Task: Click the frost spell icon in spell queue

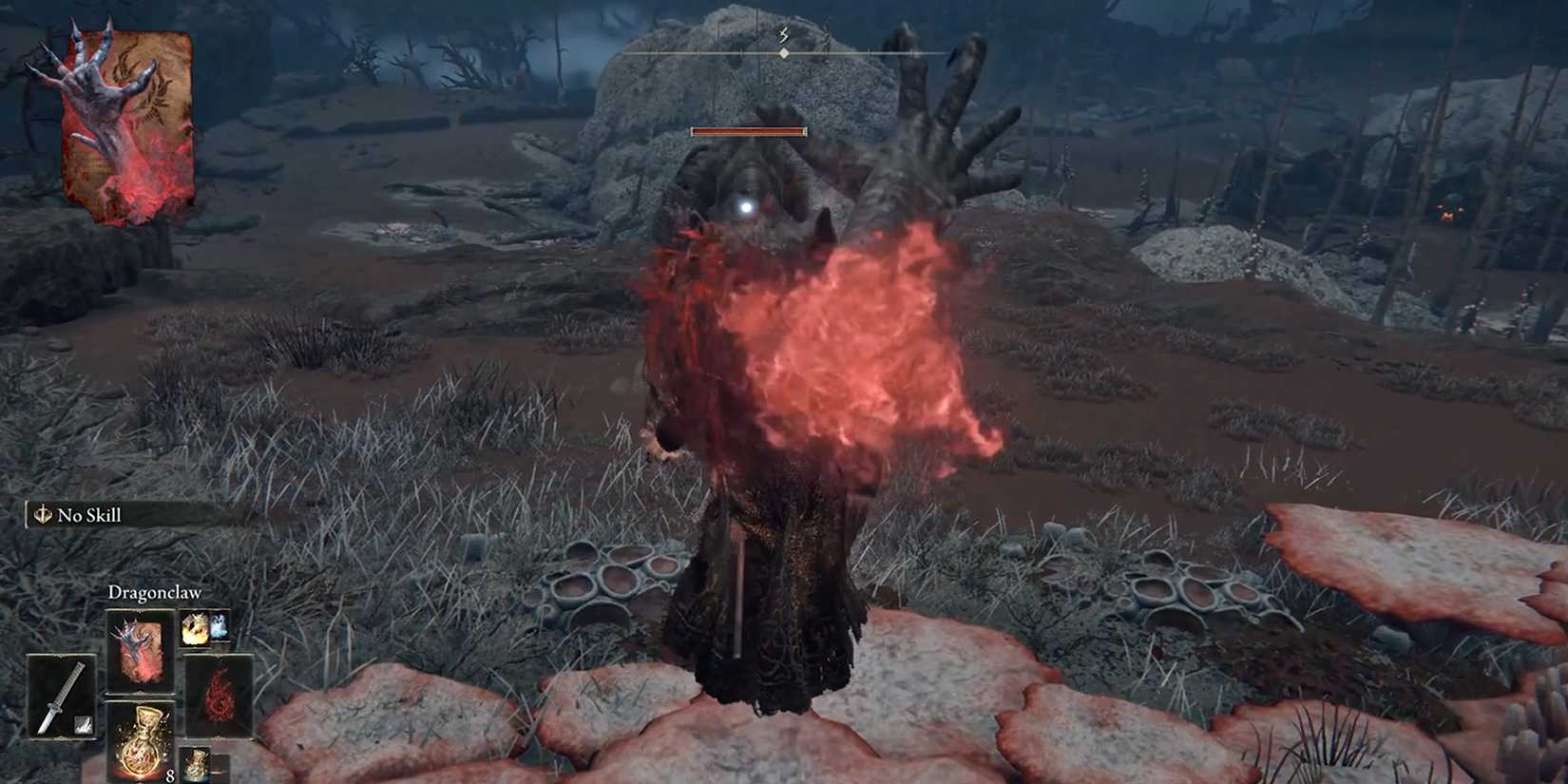Action: (220, 626)
